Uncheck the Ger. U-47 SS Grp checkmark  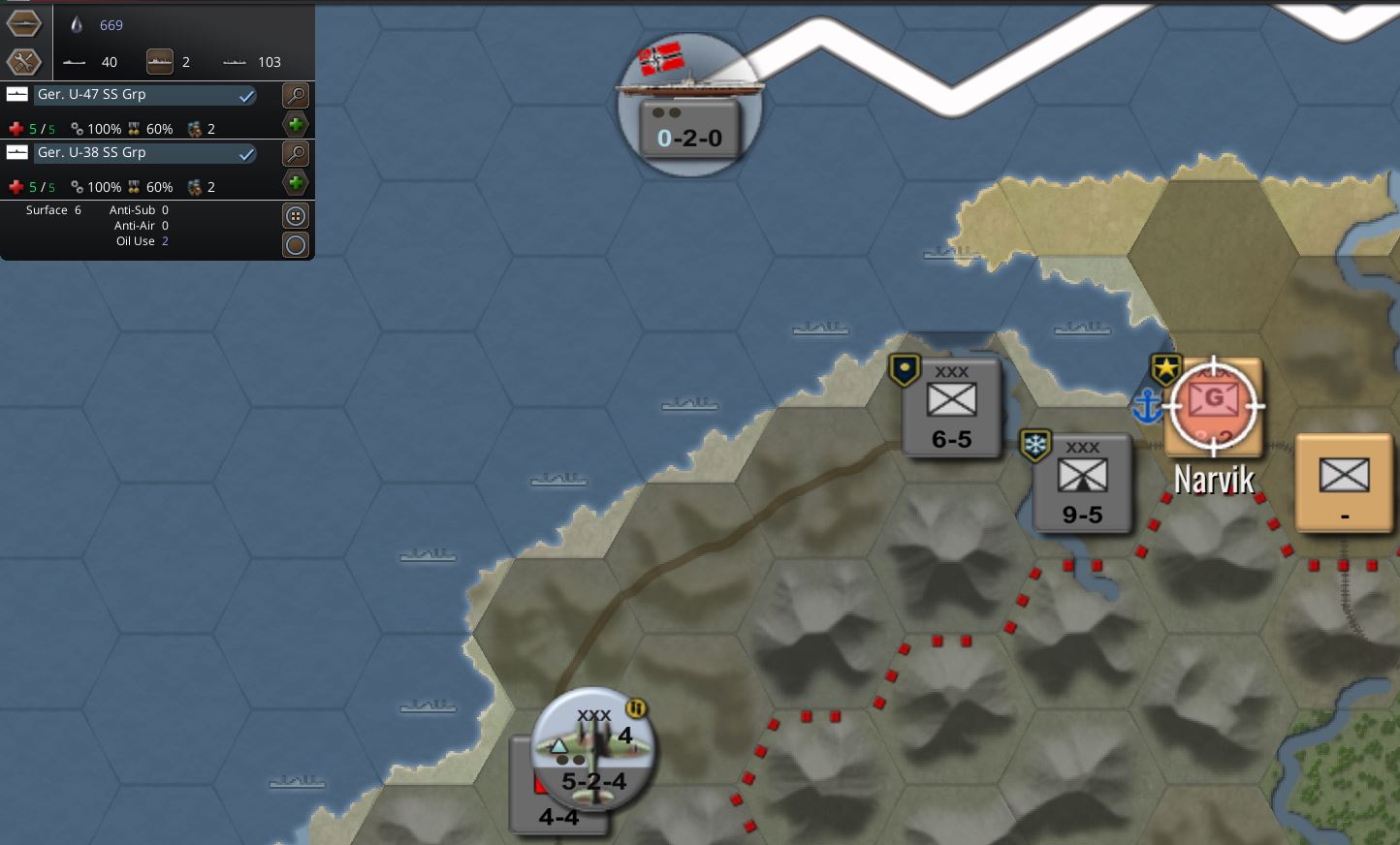coord(248,95)
